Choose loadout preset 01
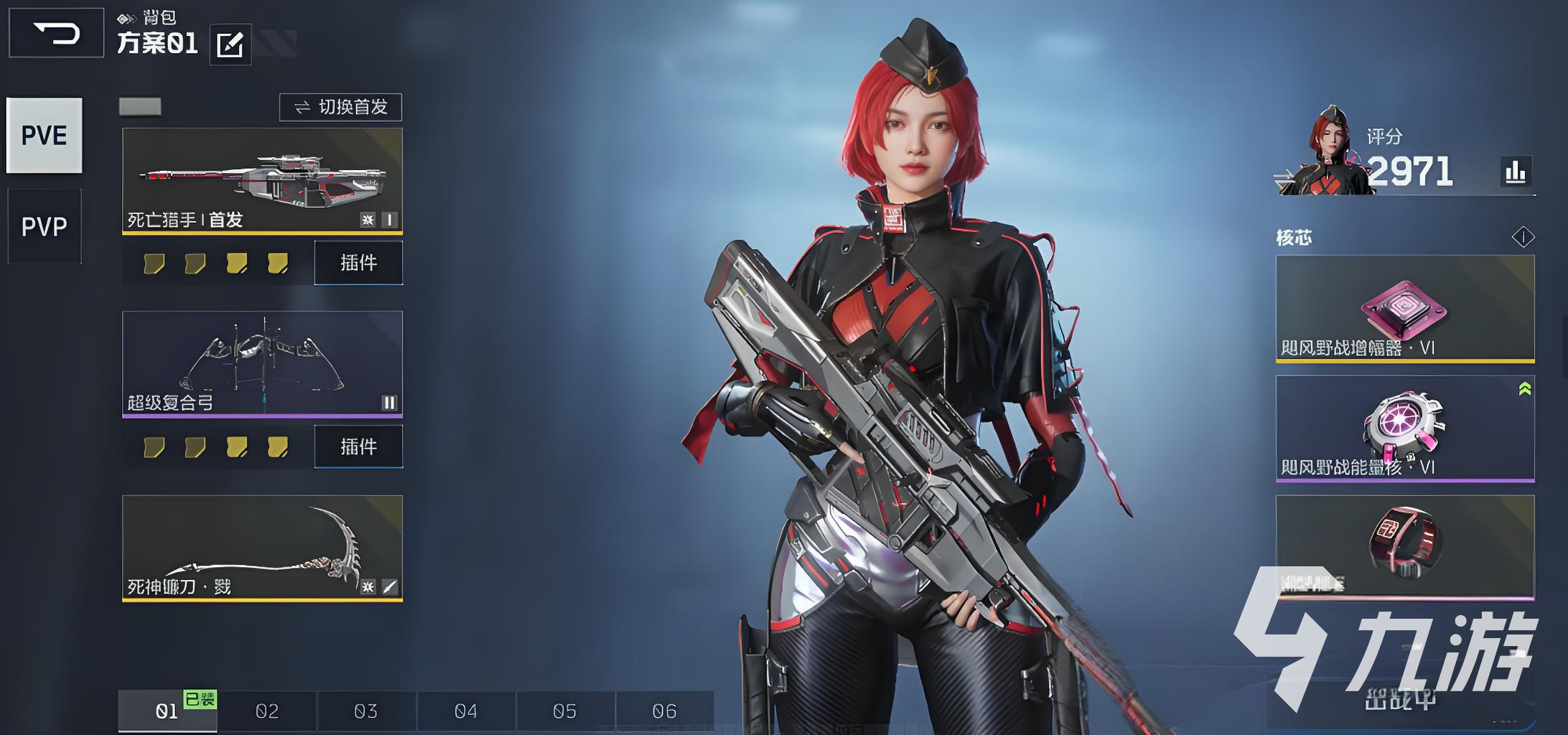Screen dimensions: 1568x735 167,711
